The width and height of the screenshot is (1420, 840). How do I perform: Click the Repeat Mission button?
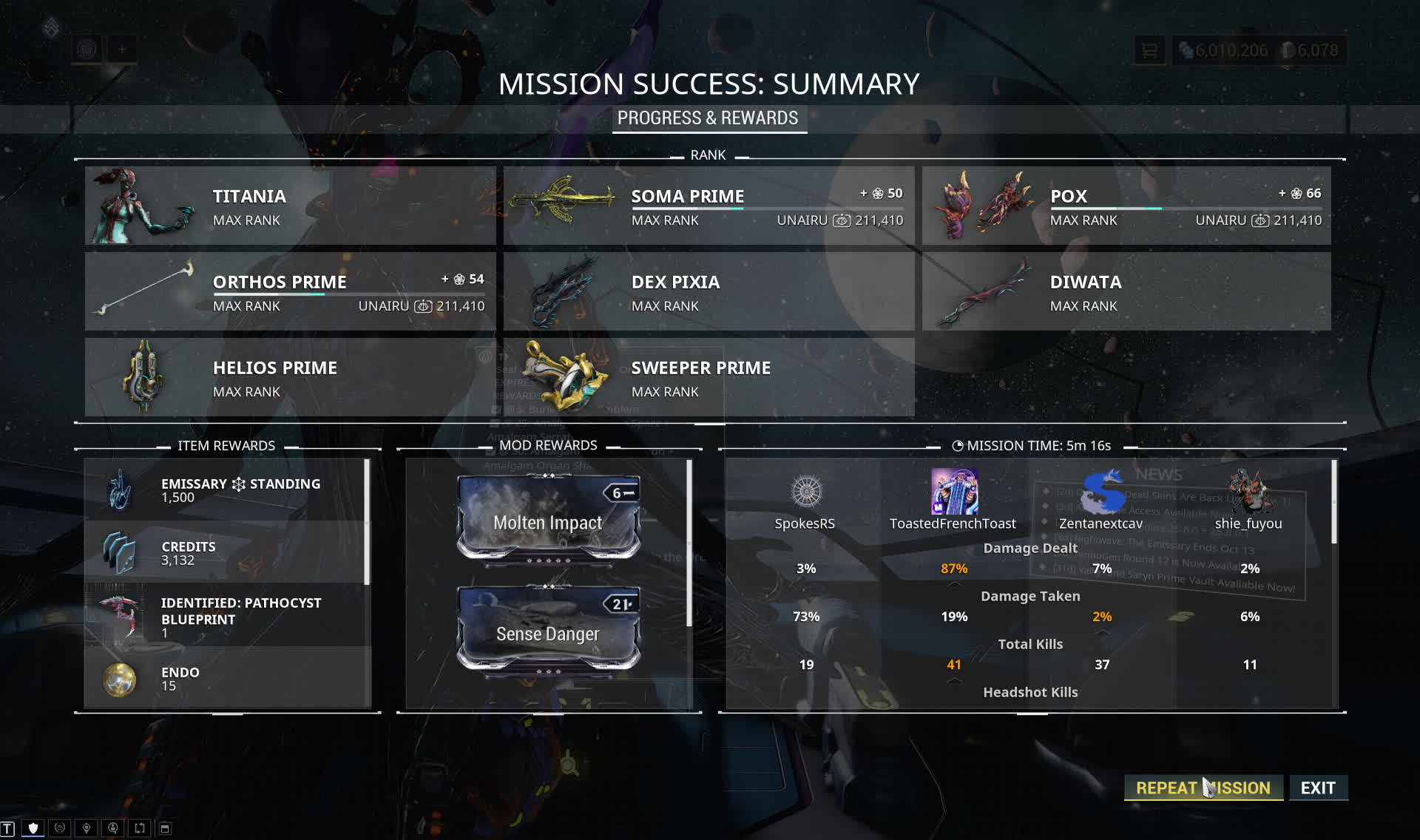(x=1203, y=787)
